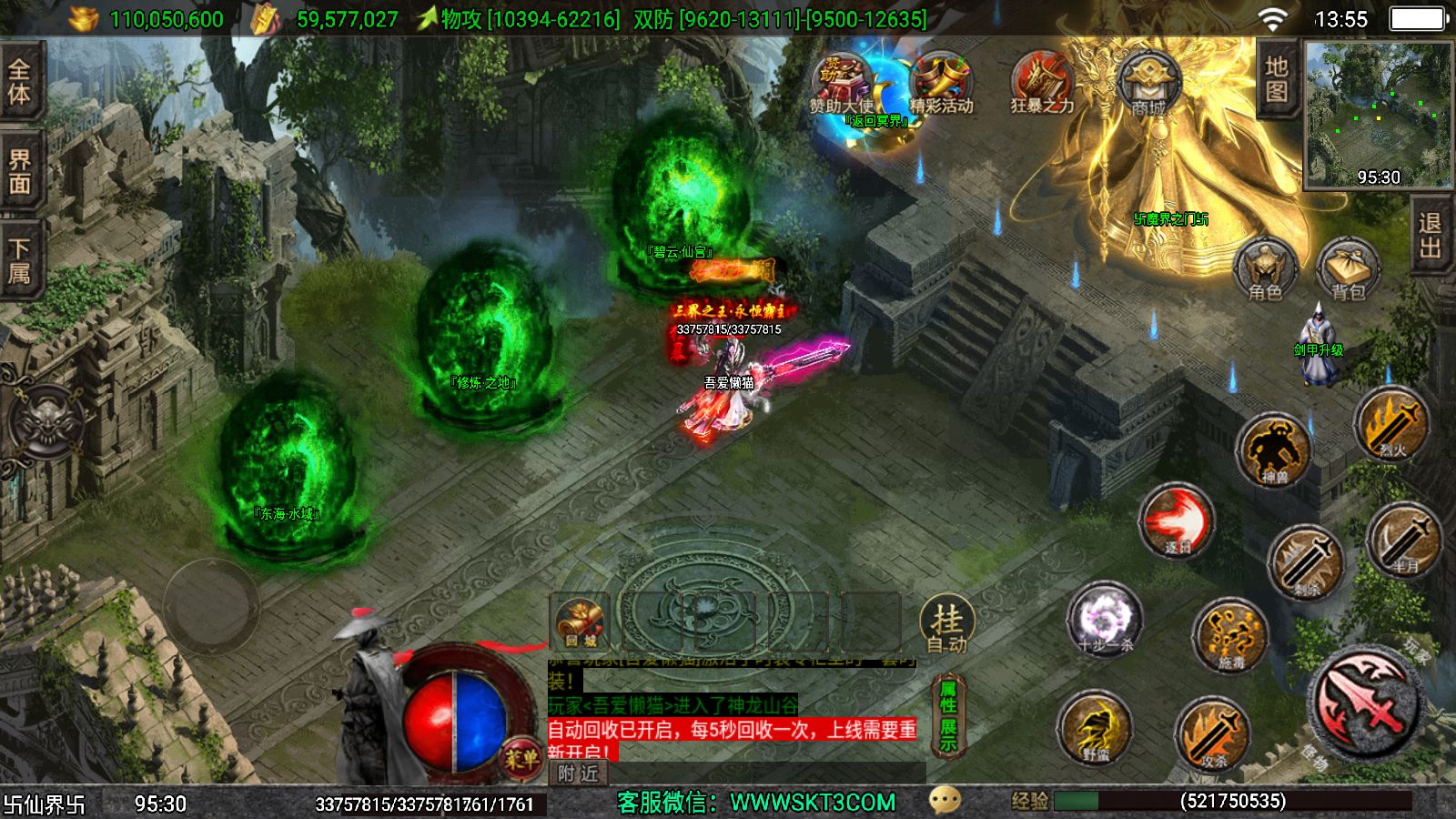
Task: Click the 地图 map button
Action: tap(1276, 79)
